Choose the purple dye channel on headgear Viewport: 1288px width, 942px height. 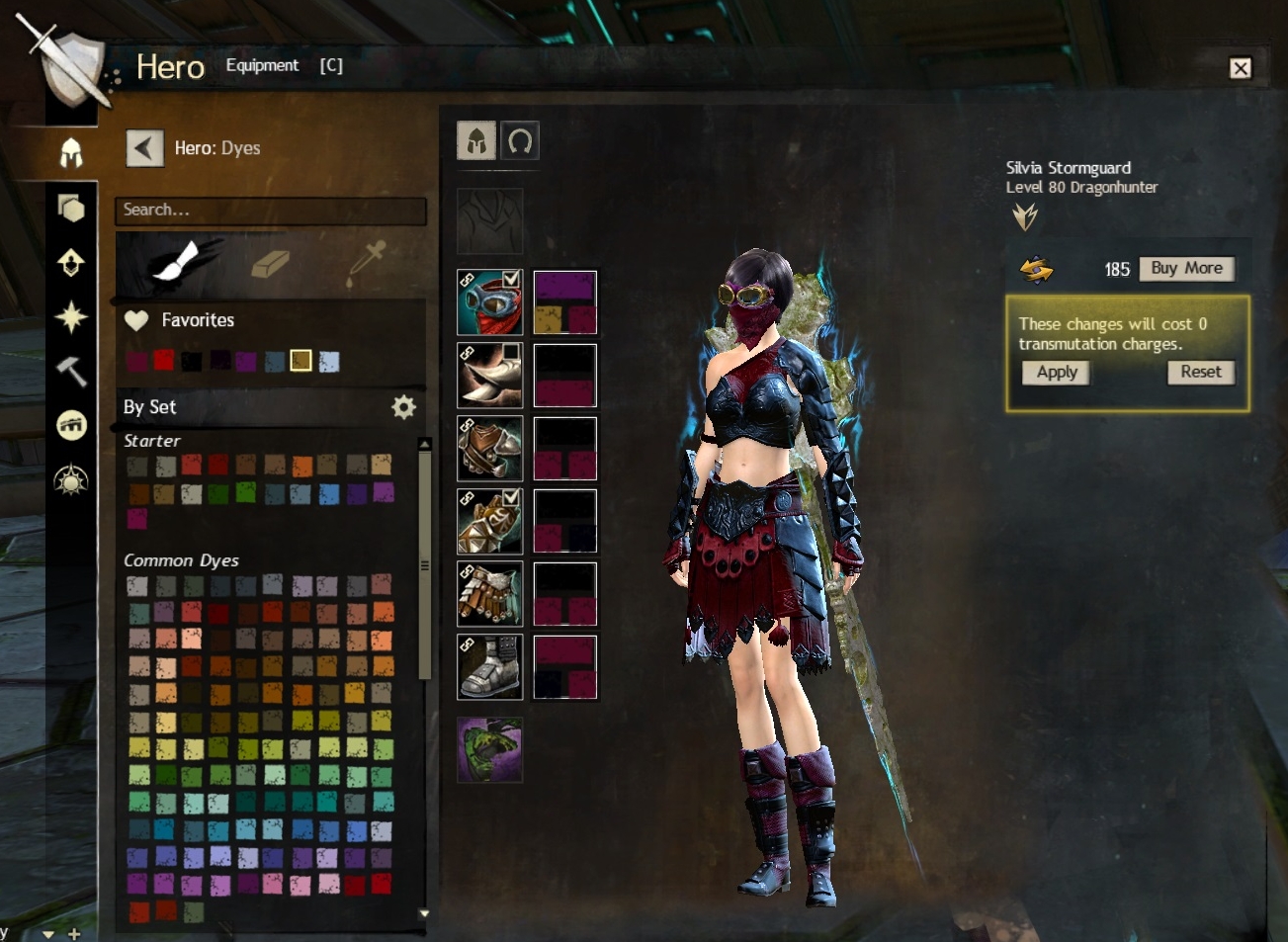[x=564, y=286]
